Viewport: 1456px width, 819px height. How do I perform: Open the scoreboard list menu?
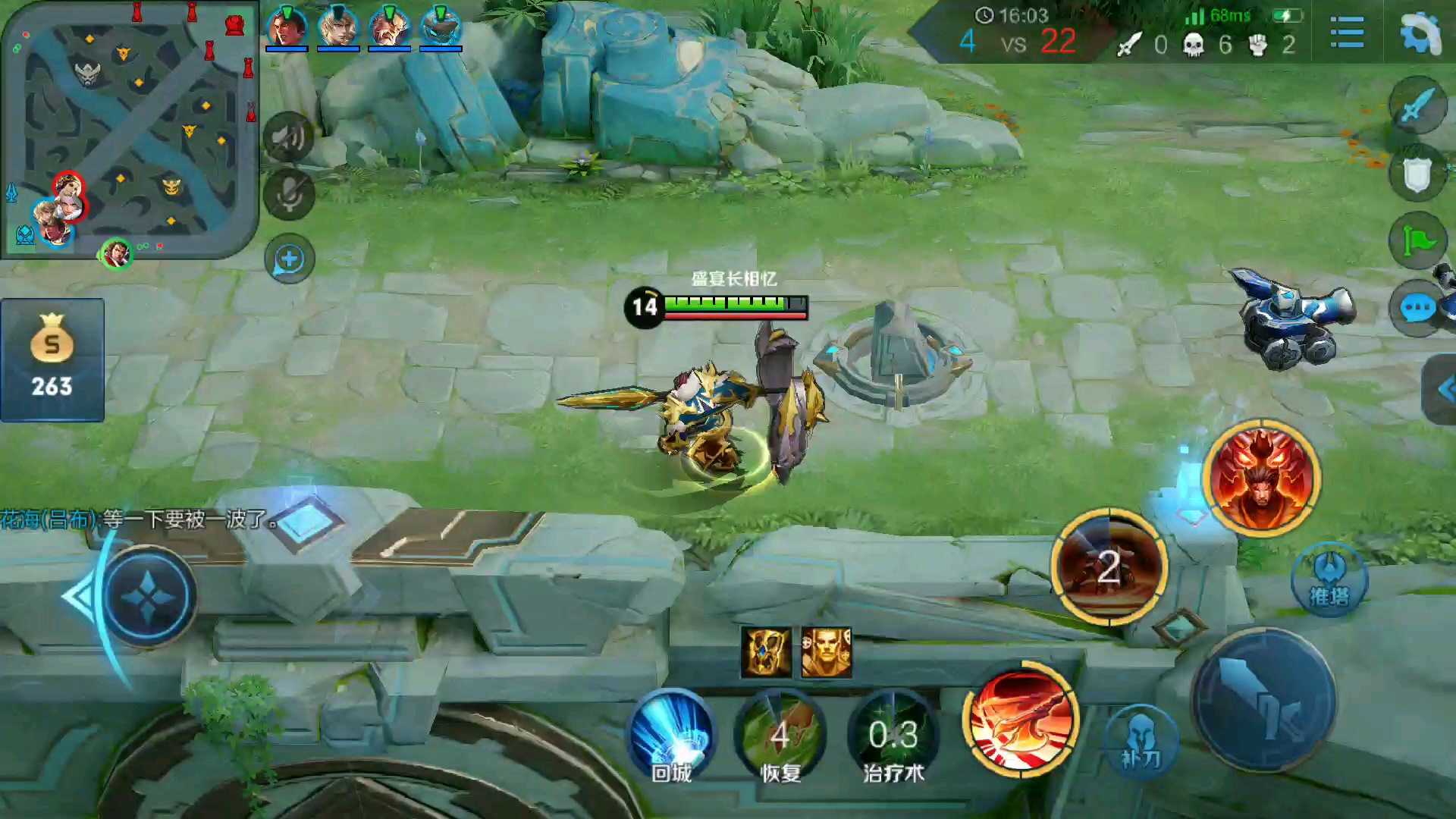pos(1347,33)
